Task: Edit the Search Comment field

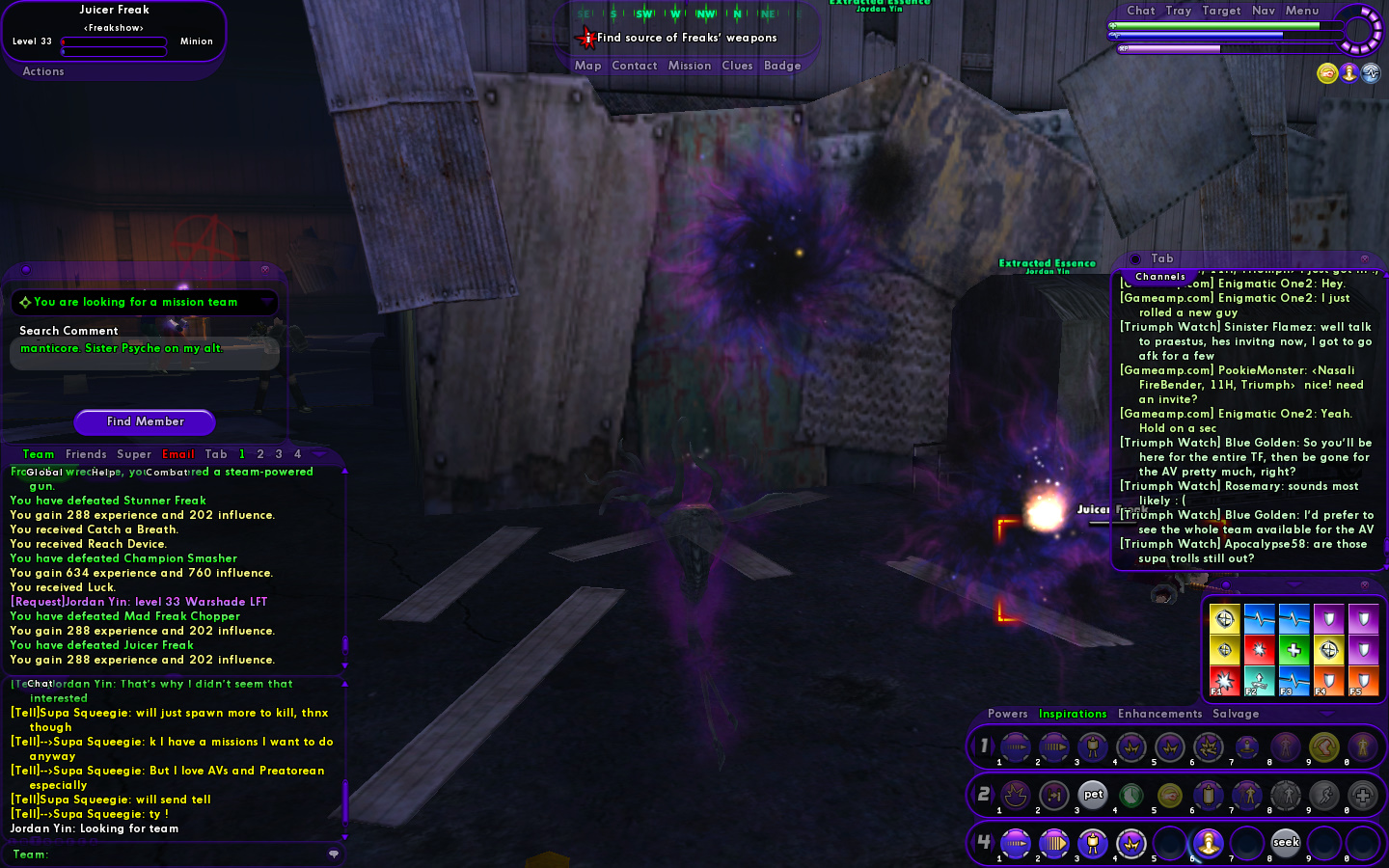Action: coord(145,353)
